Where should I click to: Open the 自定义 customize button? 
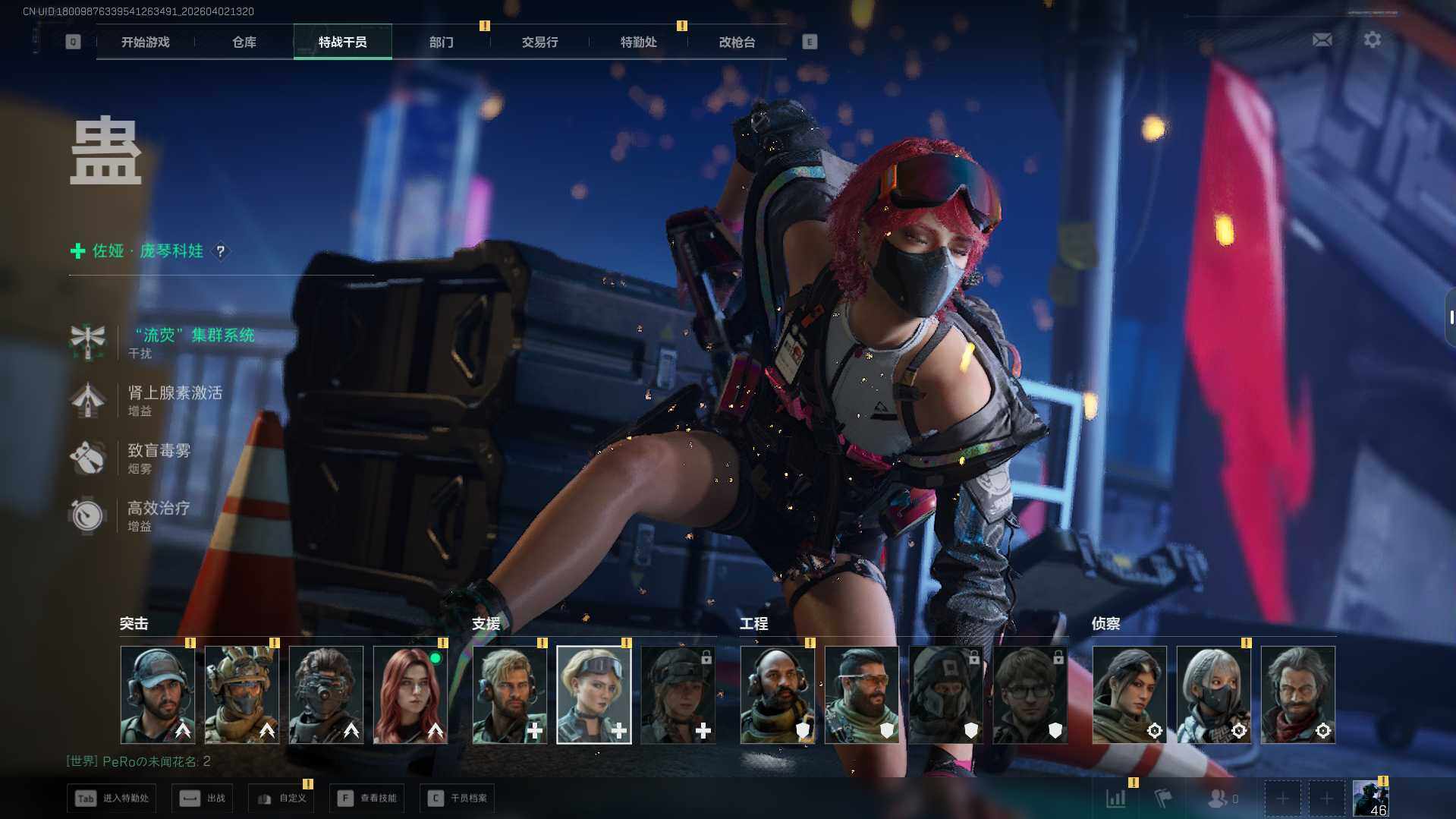click(281, 799)
